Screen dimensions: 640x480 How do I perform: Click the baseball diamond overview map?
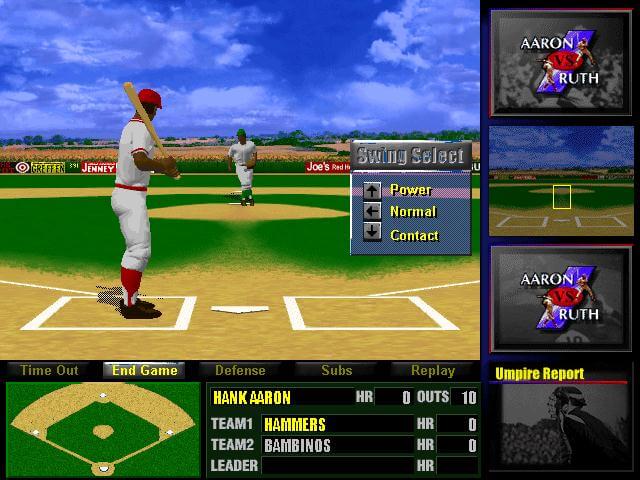[102, 428]
